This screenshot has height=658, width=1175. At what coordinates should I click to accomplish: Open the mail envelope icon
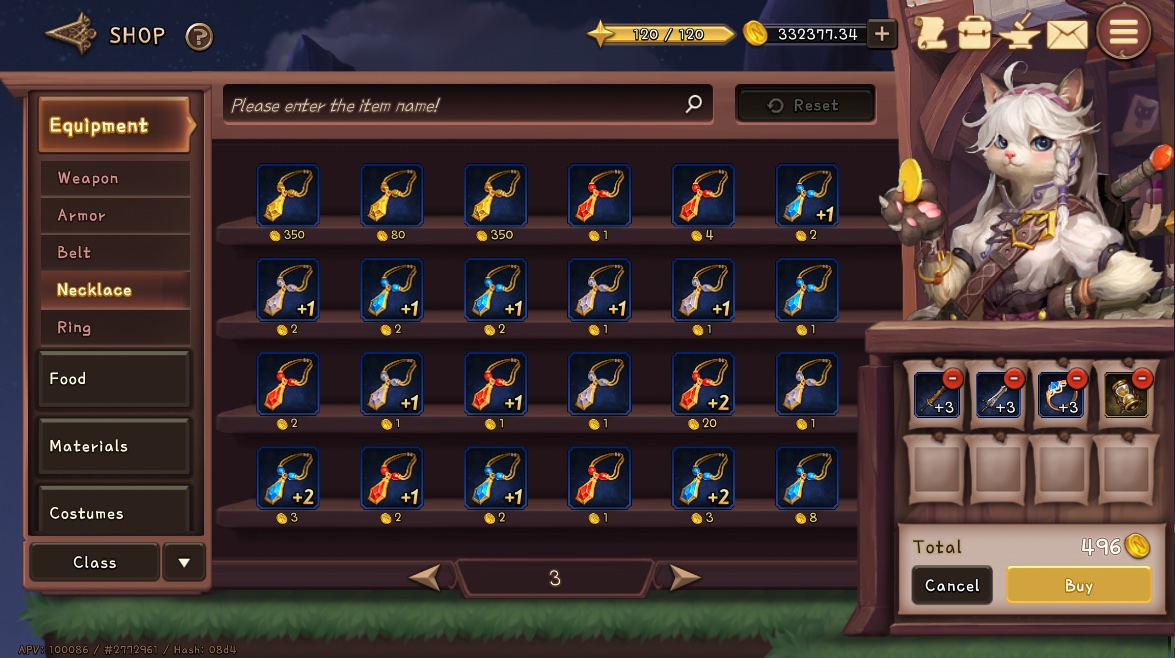pos(1066,34)
